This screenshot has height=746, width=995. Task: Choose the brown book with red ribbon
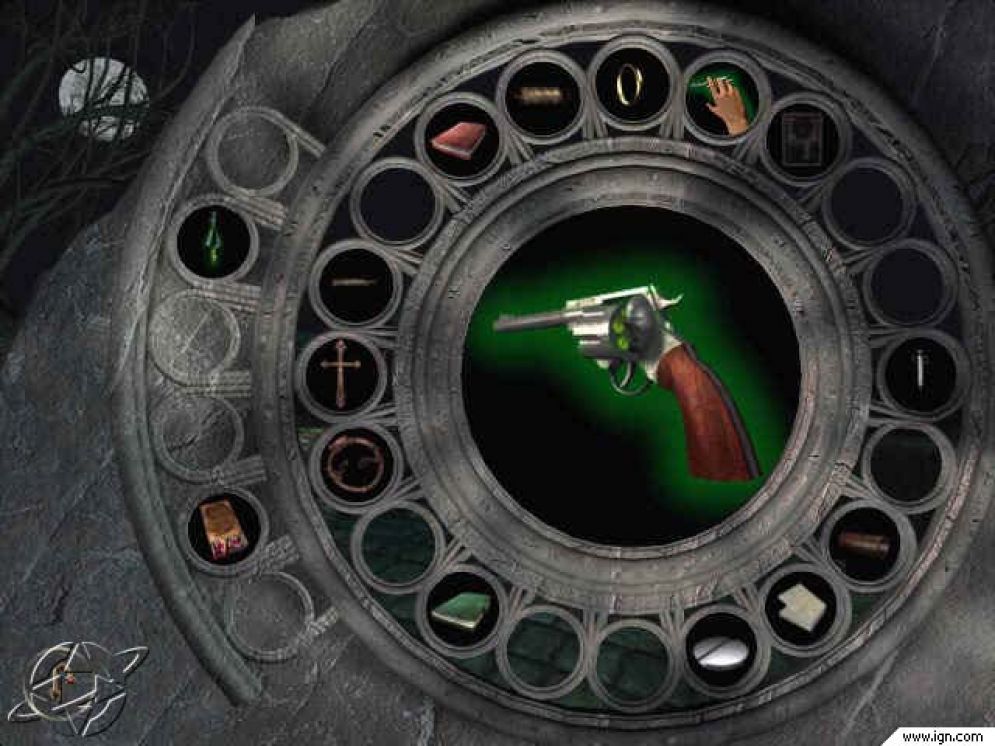222,527
